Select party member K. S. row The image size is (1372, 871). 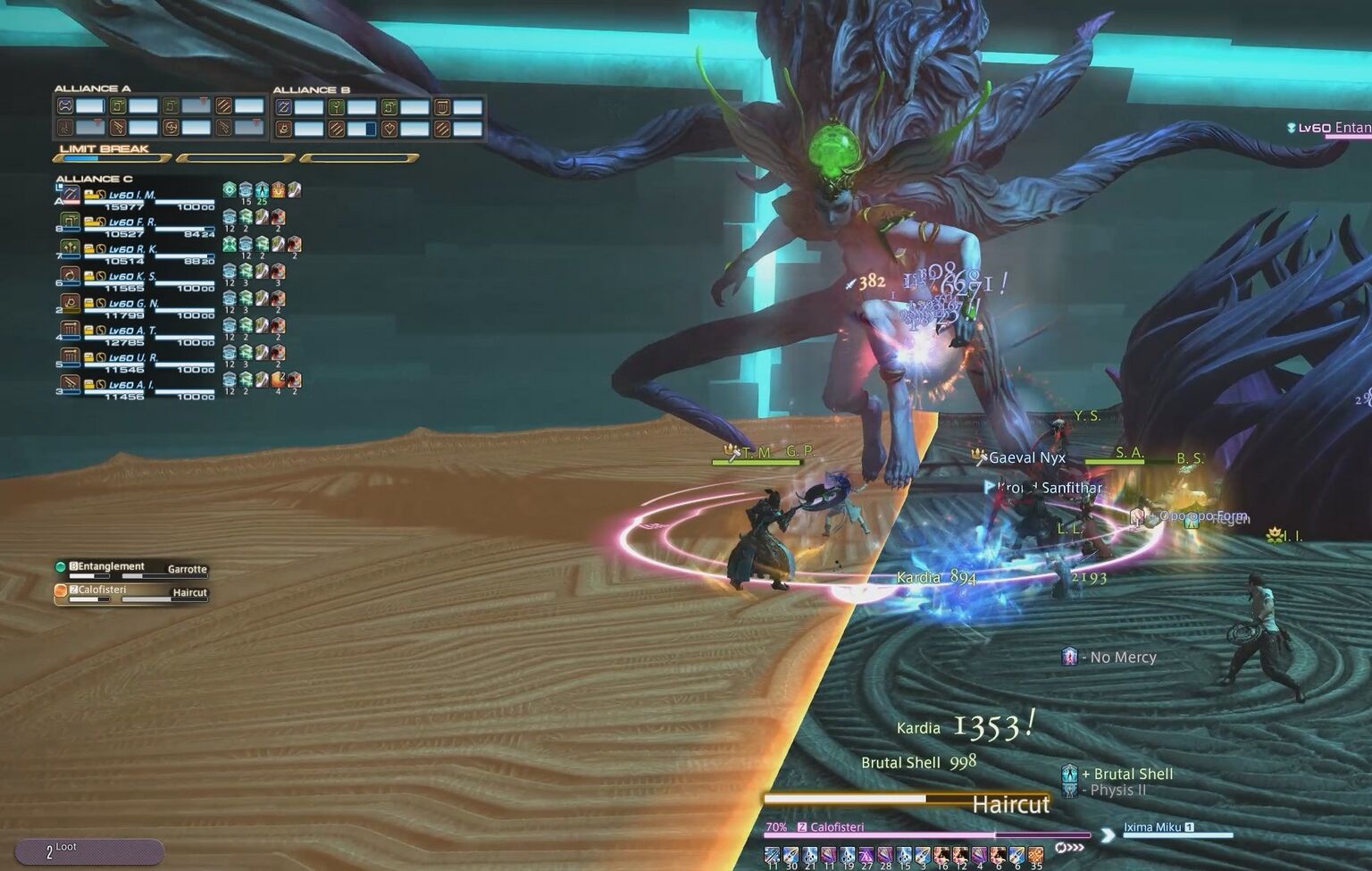pos(134,277)
